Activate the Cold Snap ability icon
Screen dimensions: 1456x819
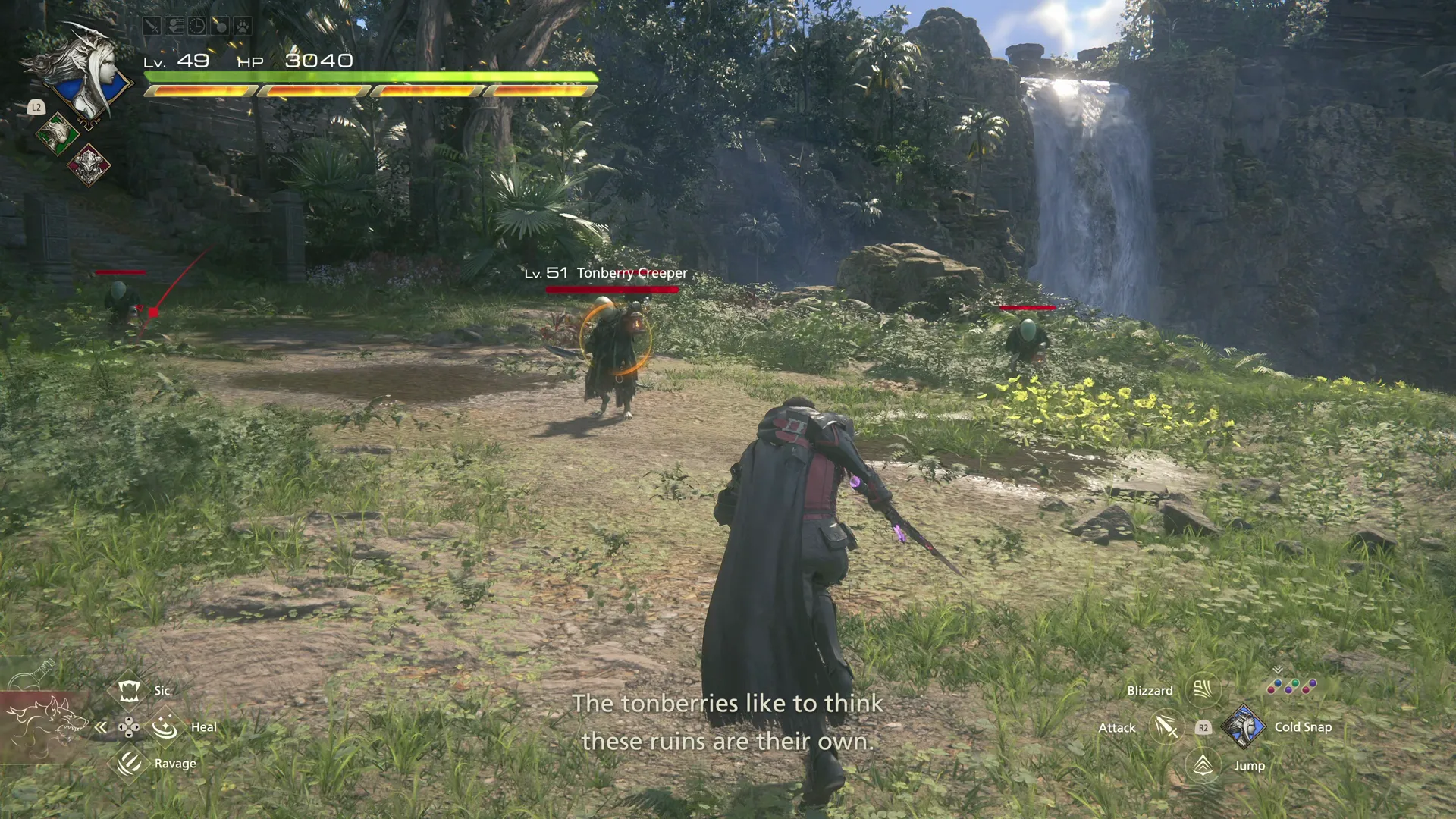pos(1244,726)
